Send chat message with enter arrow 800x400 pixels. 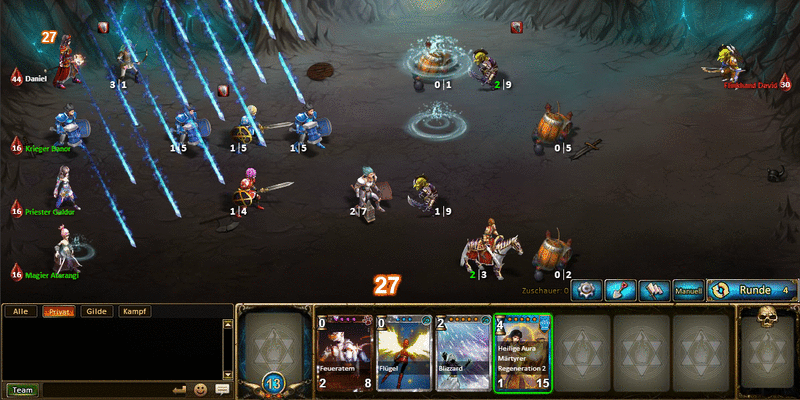click(x=180, y=389)
